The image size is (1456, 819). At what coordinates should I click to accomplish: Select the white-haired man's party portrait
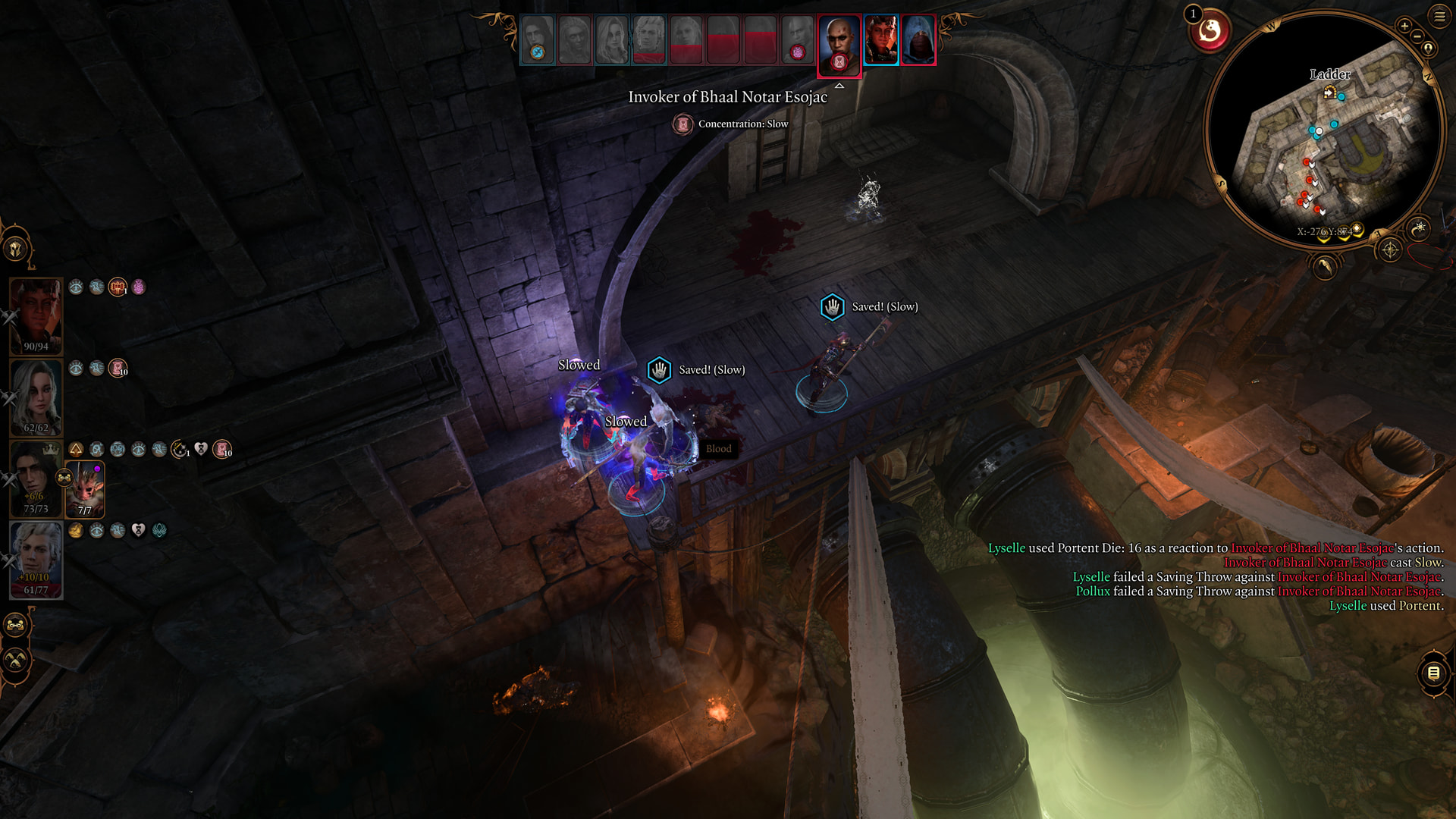click(x=36, y=559)
